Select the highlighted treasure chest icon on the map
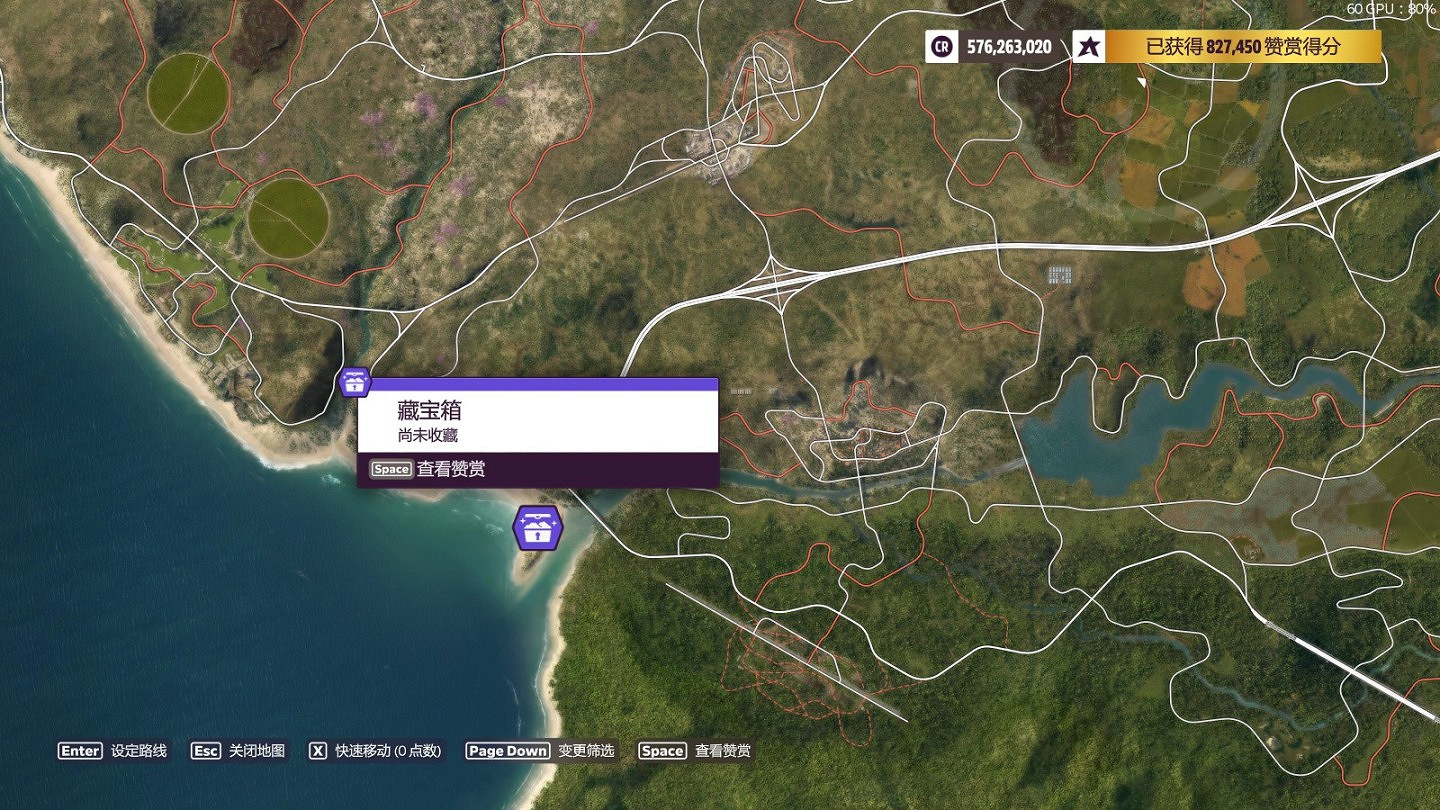 pyautogui.click(x=352, y=382)
